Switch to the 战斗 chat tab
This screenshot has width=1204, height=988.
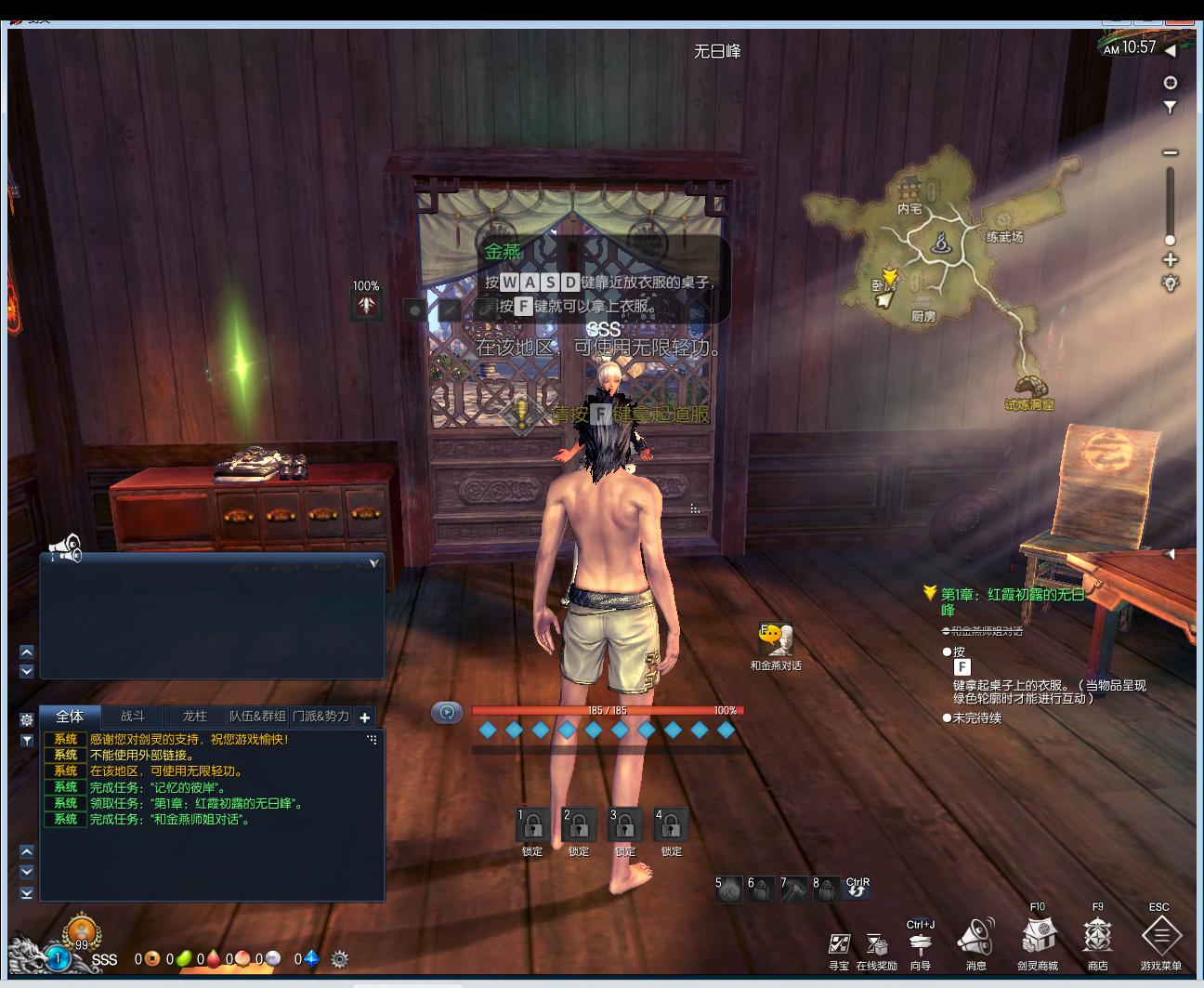[133, 717]
